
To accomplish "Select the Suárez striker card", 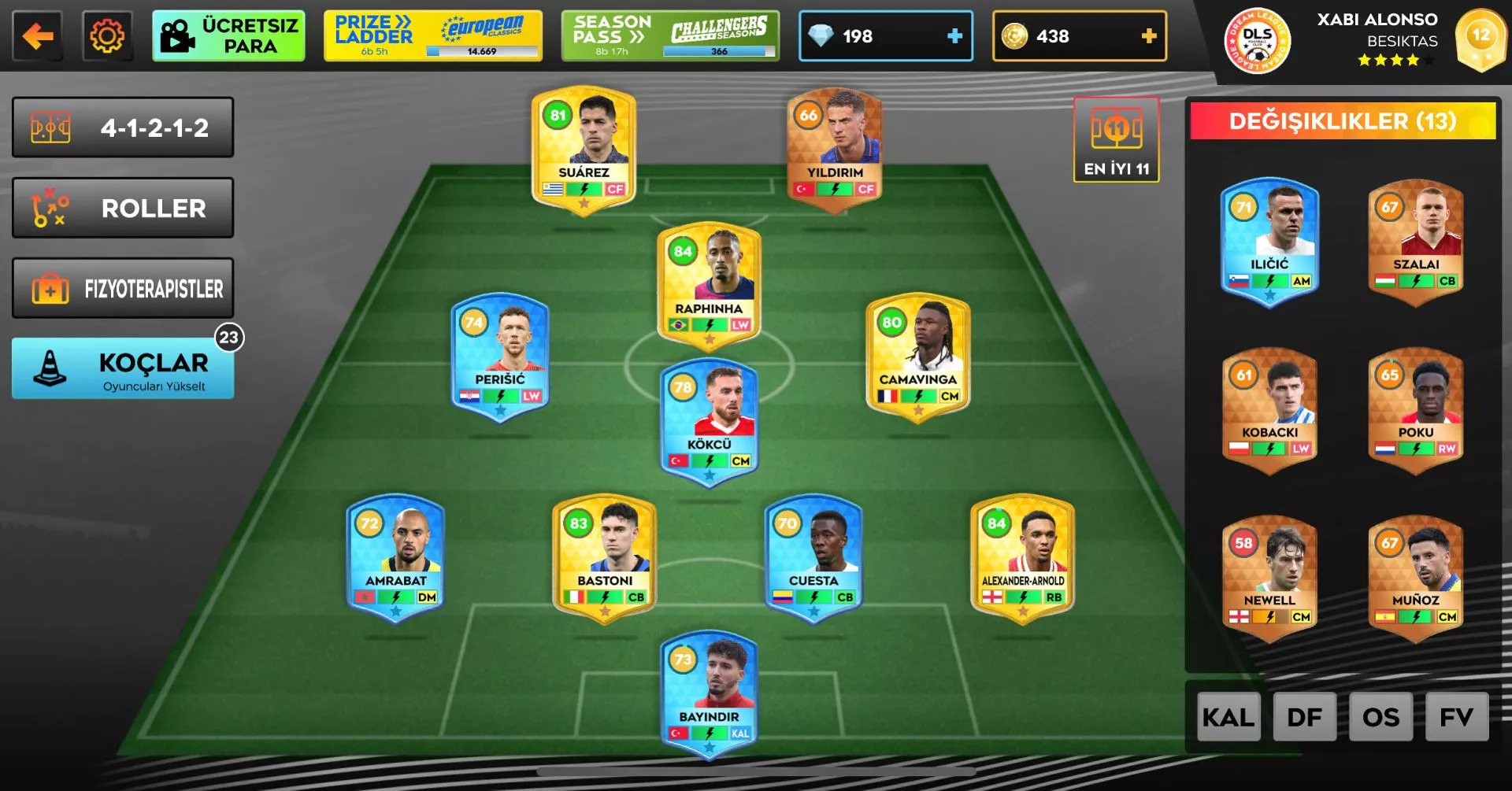I will click(584, 146).
